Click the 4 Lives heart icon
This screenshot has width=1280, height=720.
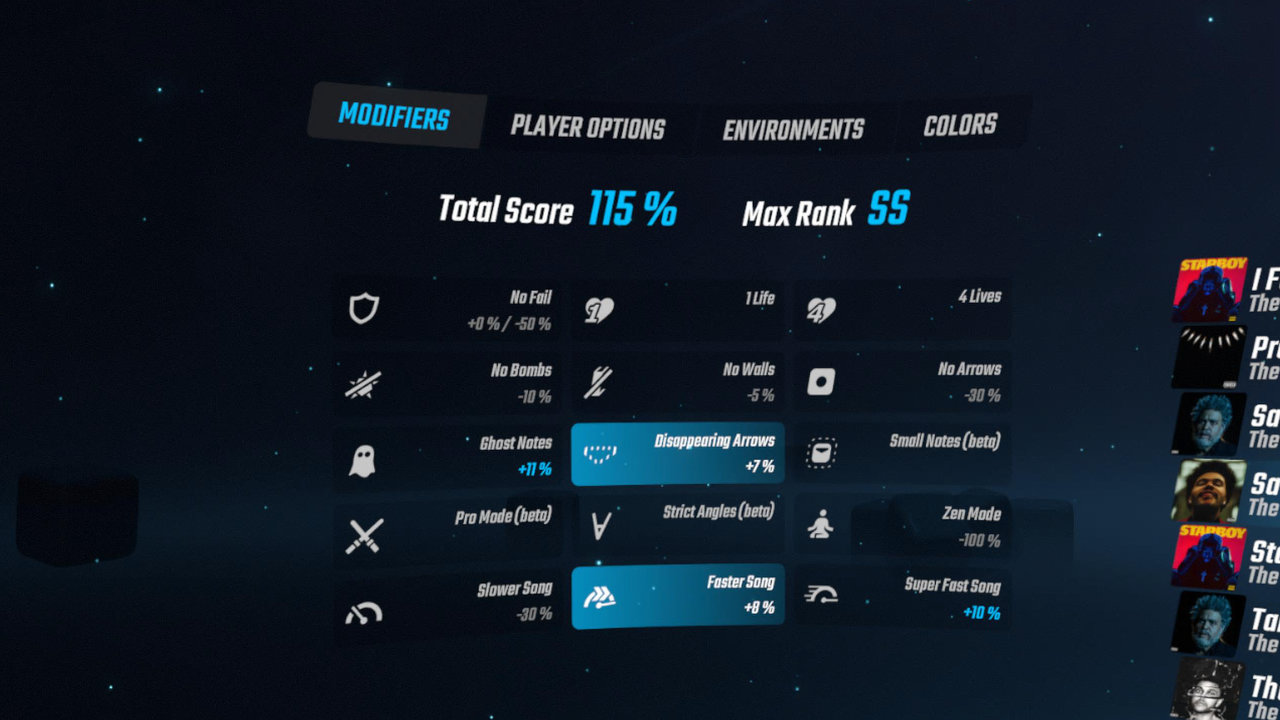[820, 309]
